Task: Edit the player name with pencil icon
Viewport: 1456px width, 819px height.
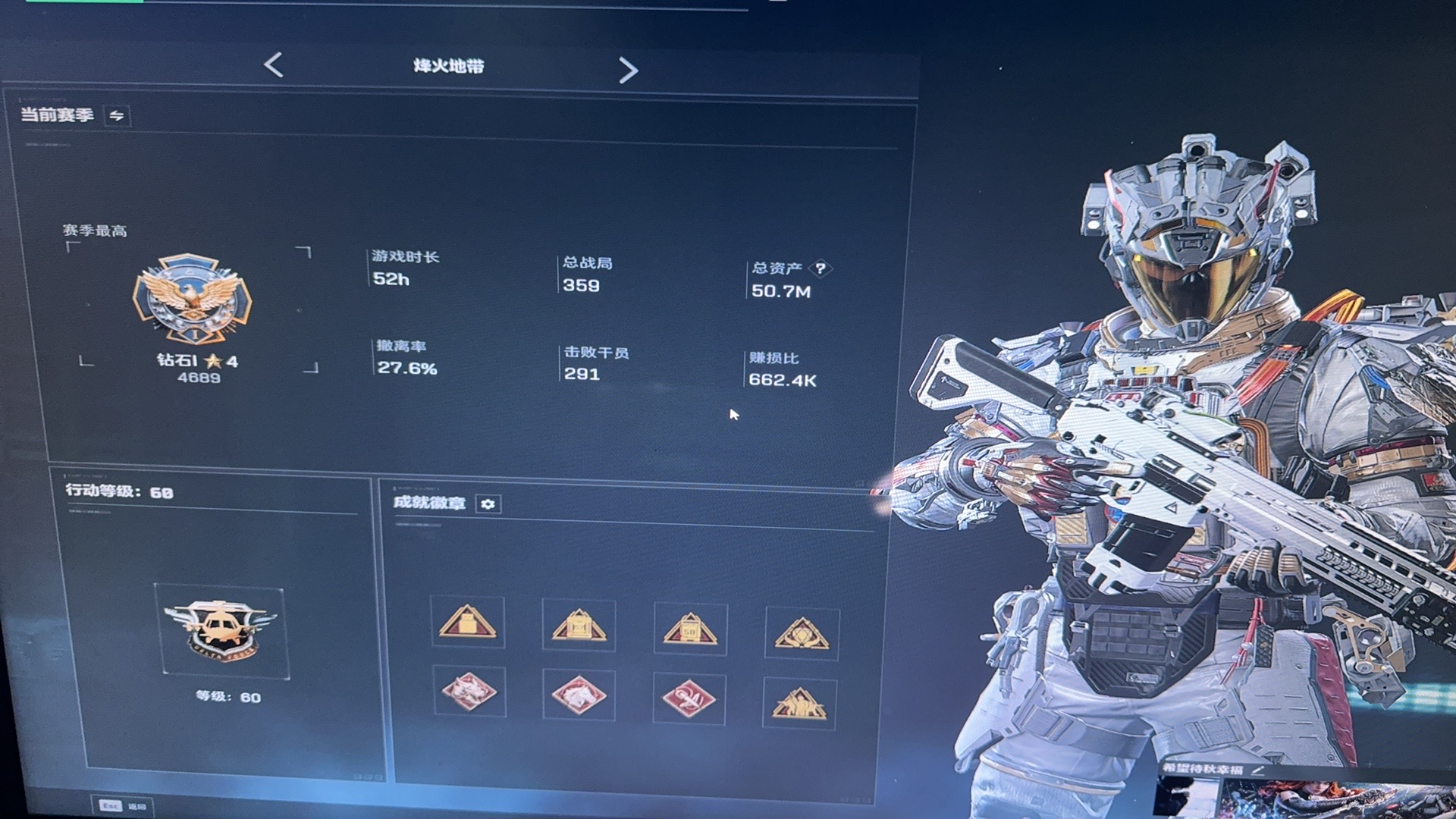Action: coord(1259,770)
